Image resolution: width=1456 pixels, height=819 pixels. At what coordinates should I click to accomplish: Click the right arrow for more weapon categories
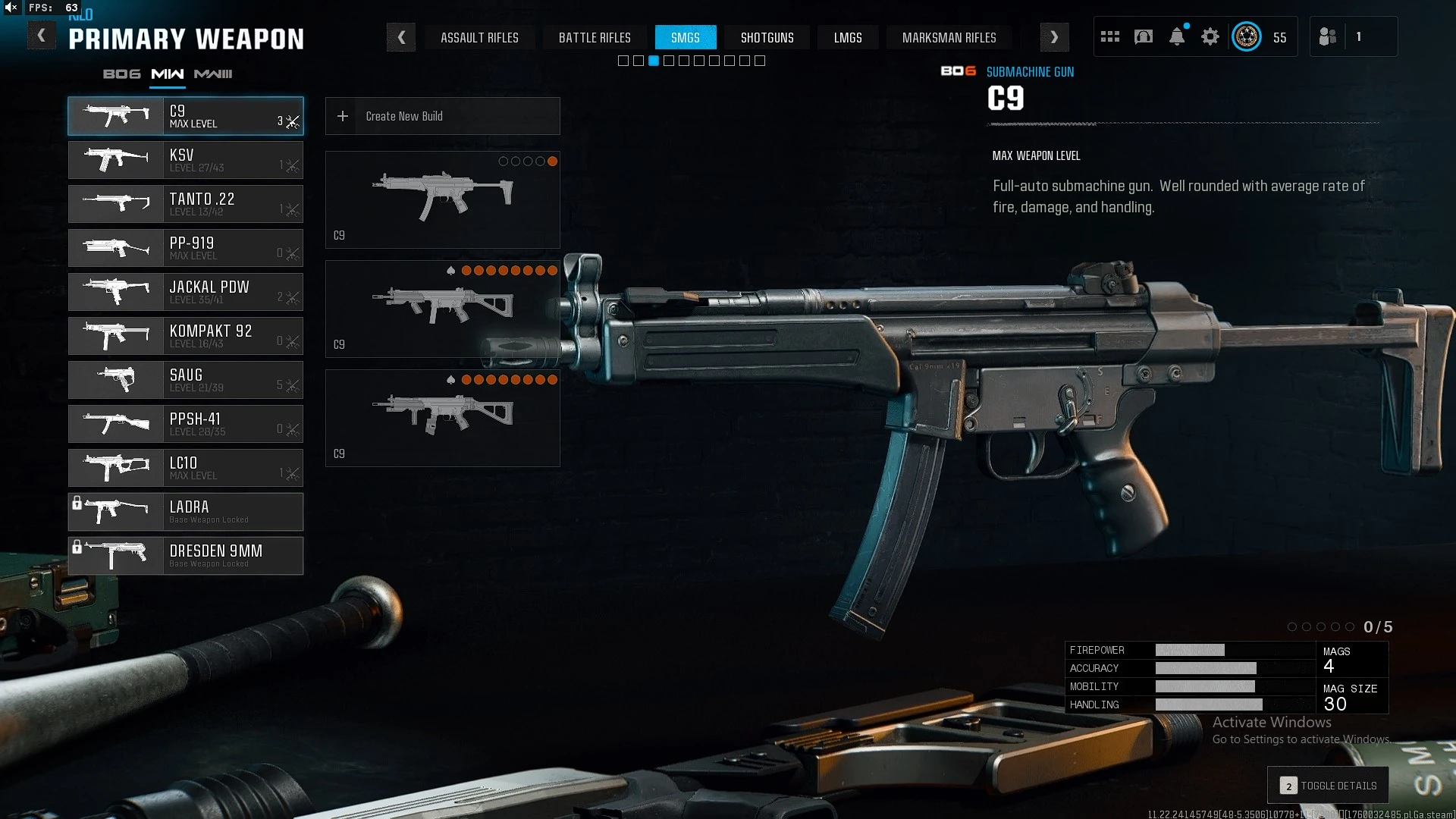(x=1054, y=37)
